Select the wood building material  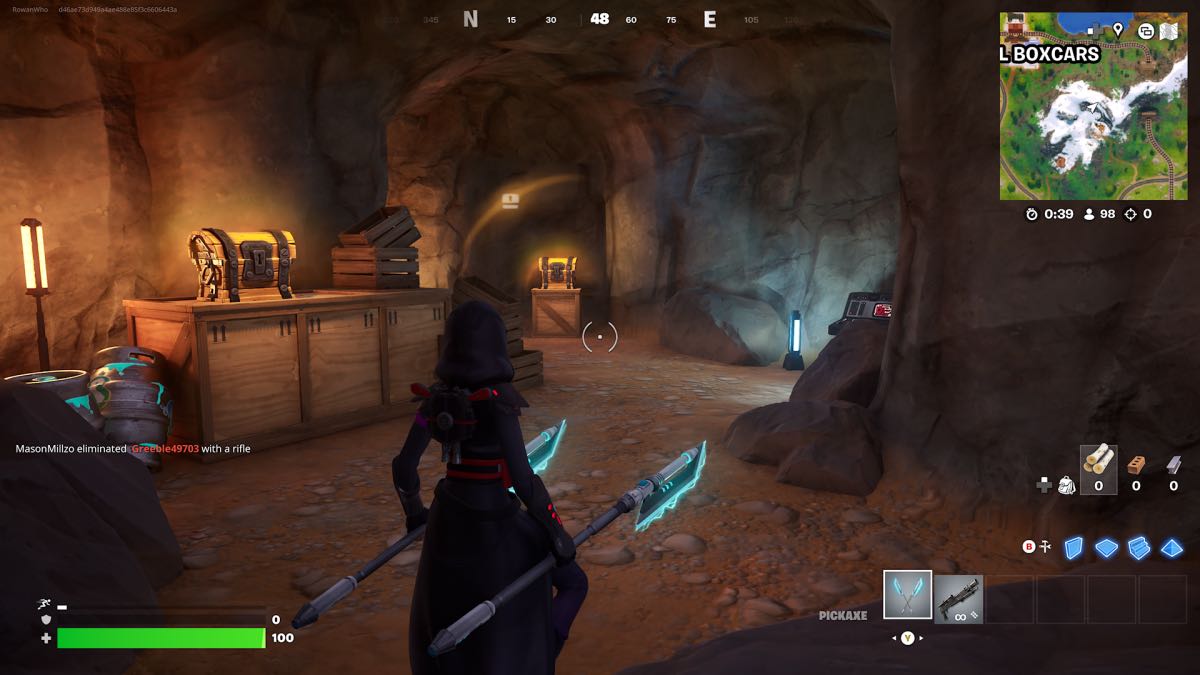[1098, 462]
